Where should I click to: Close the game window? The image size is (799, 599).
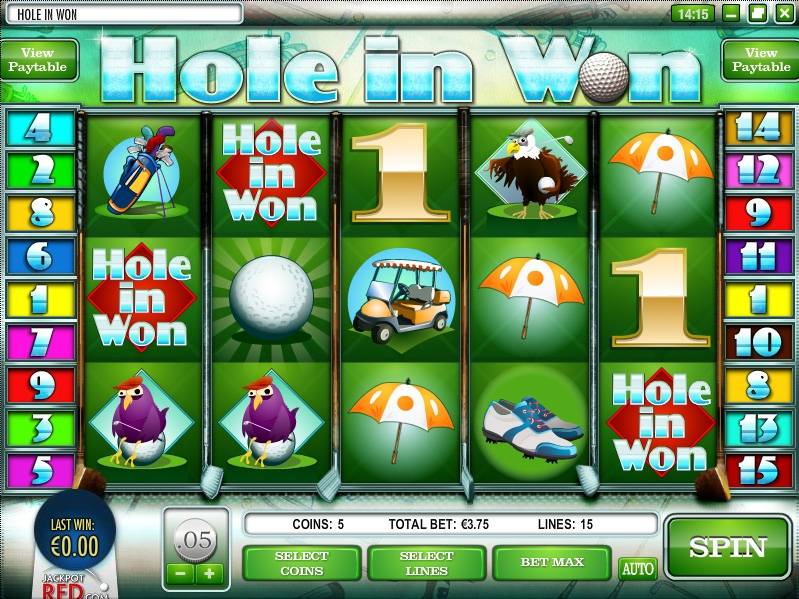783,13
